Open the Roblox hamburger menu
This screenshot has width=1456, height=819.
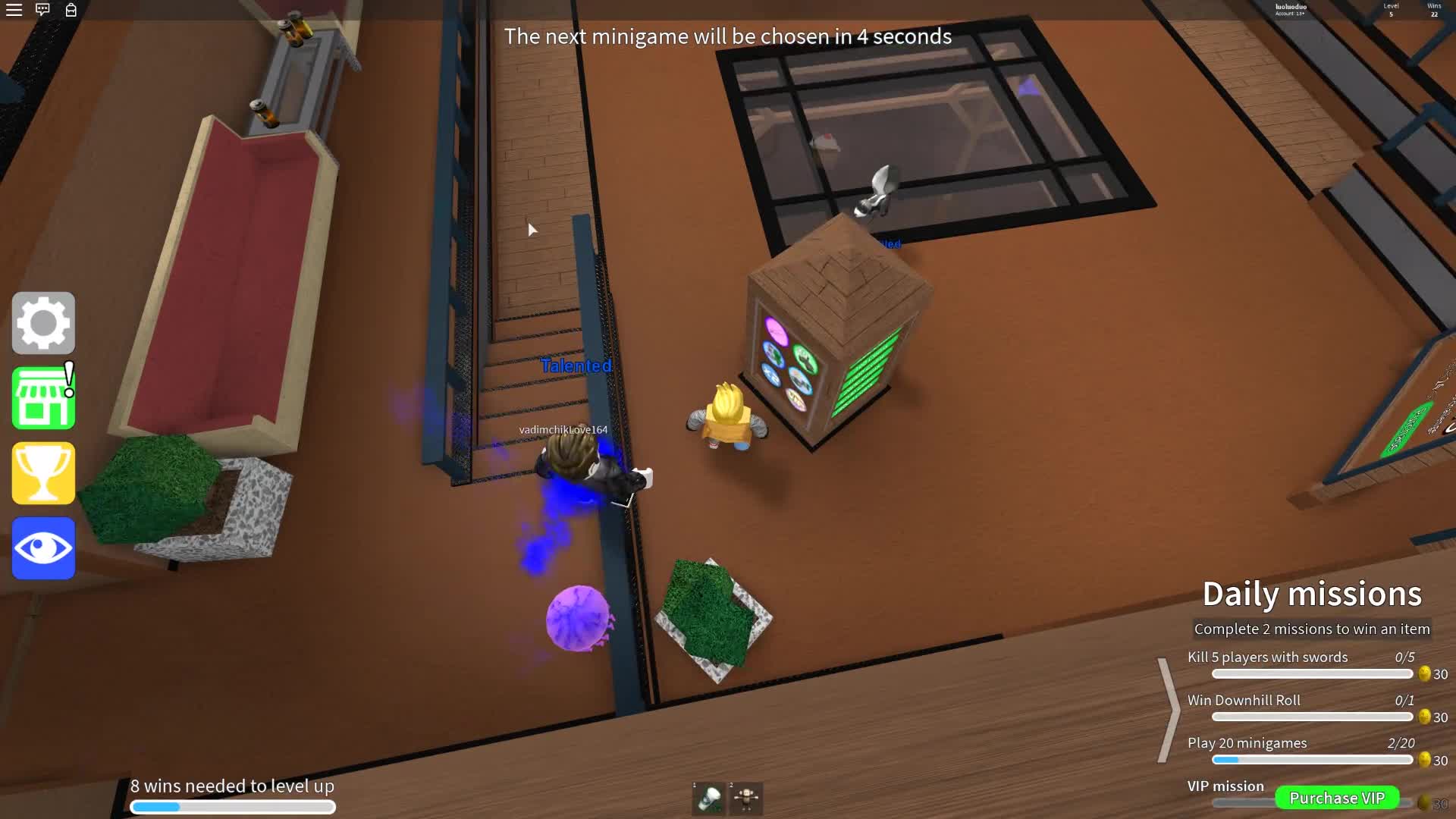click(14, 10)
